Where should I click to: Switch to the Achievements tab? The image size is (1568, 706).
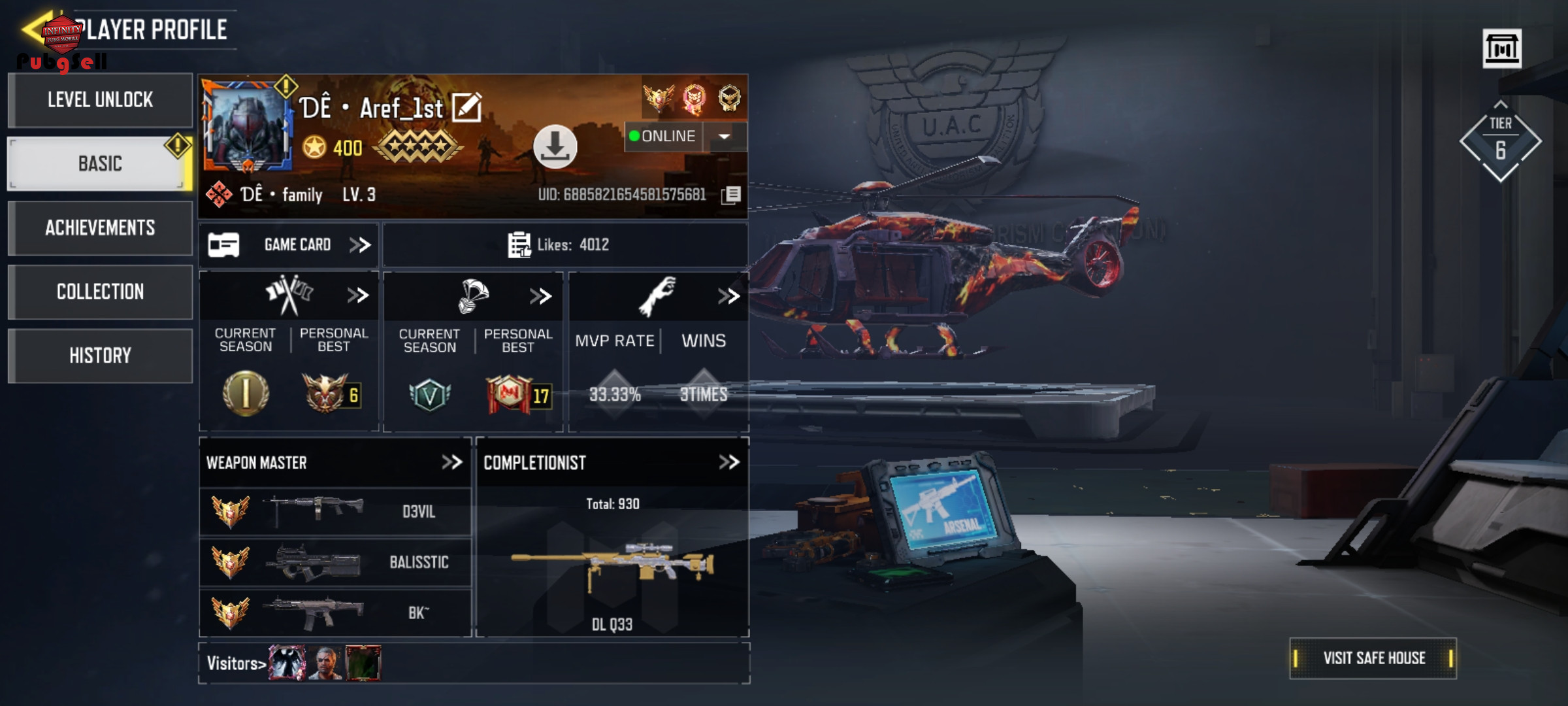[x=100, y=227]
